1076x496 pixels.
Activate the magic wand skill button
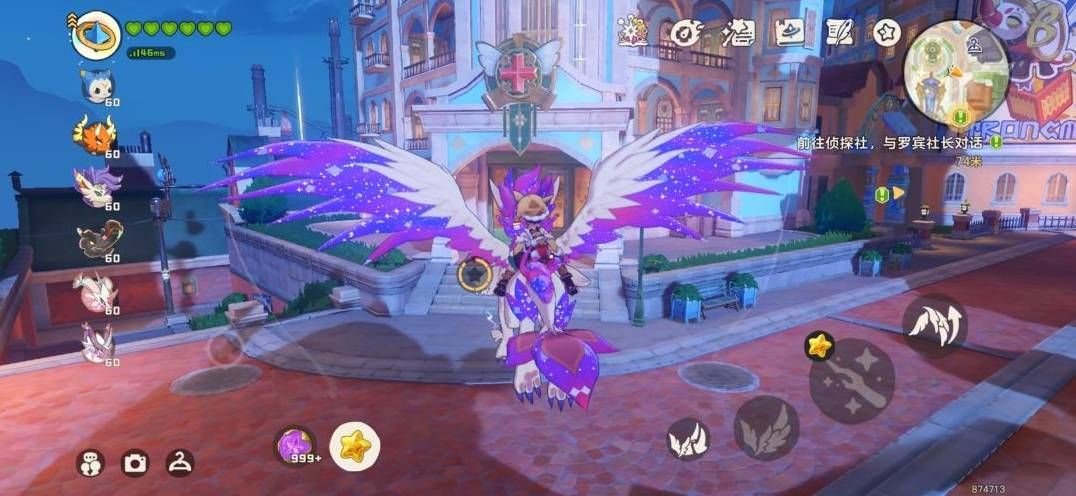851,380
